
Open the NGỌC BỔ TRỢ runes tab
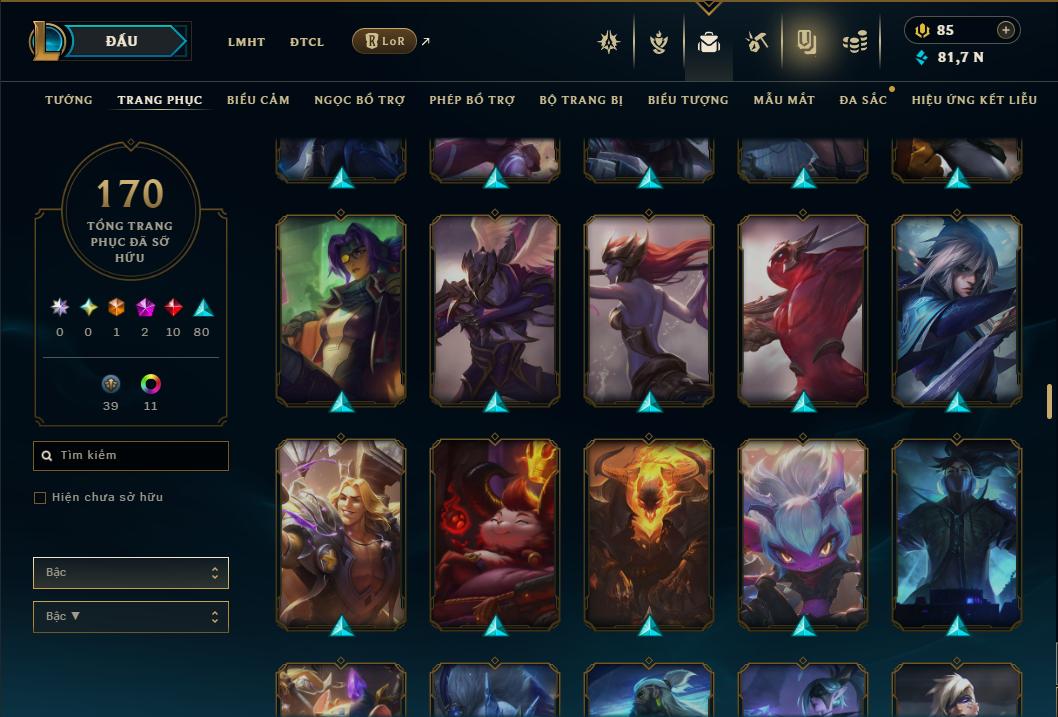coord(359,100)
